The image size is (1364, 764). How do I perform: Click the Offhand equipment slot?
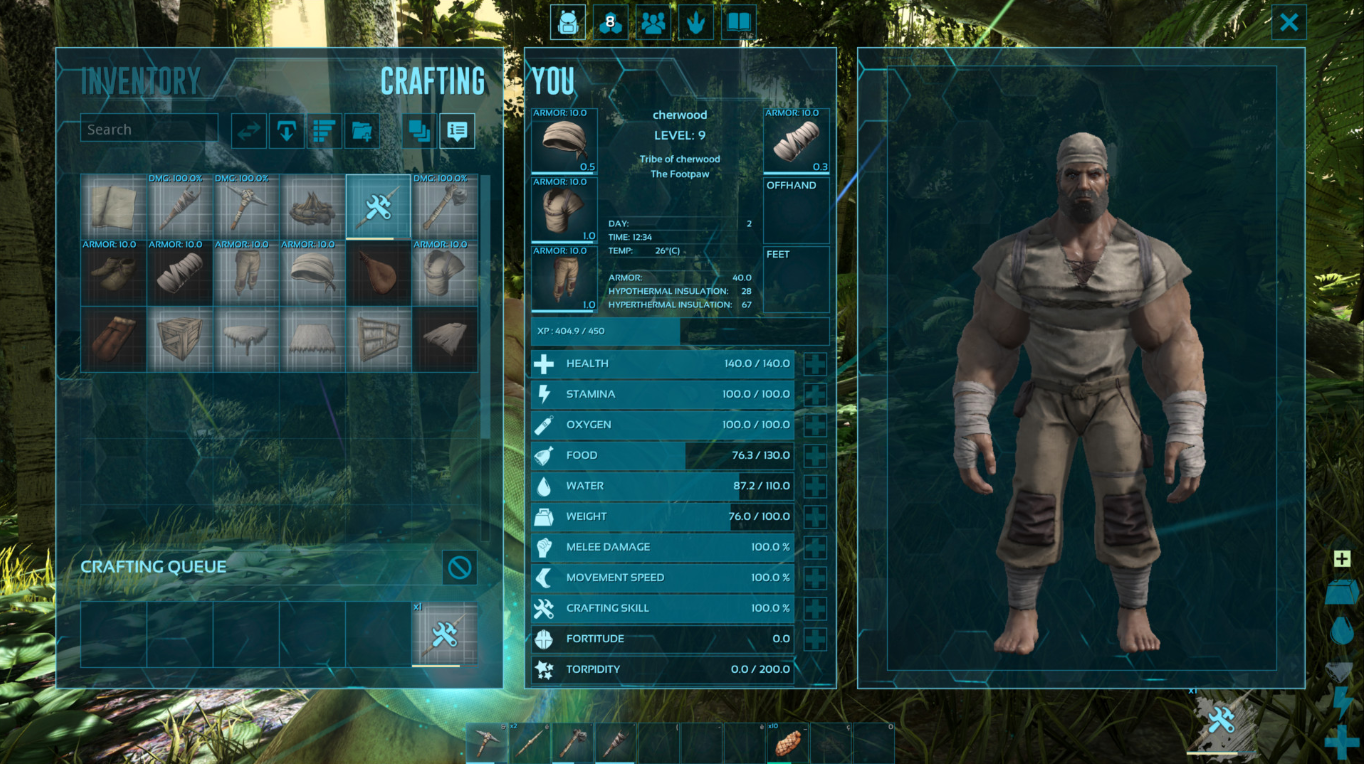[x=796, y=210]
